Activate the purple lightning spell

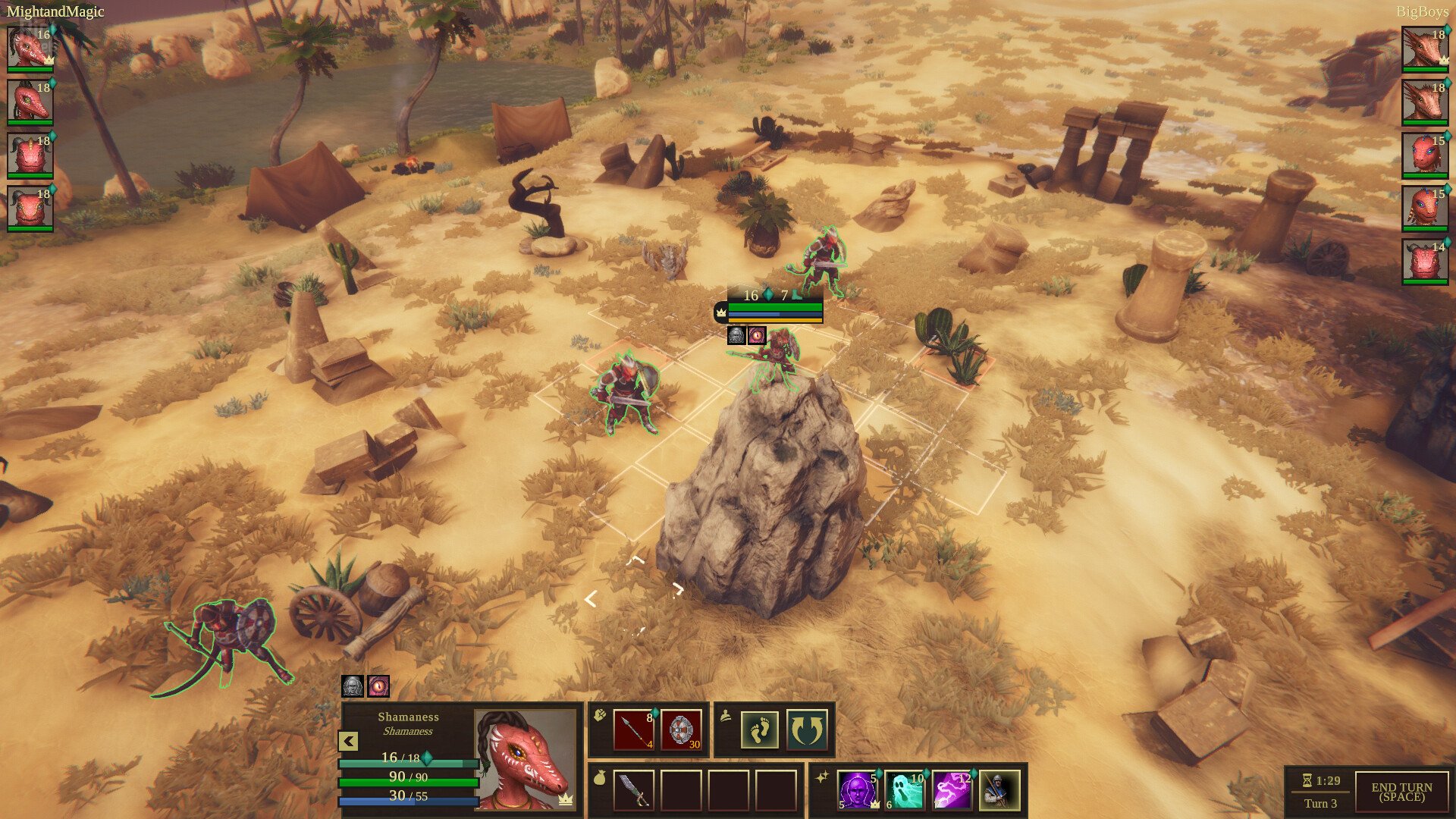pyautogui.click(x=952, y=790)
